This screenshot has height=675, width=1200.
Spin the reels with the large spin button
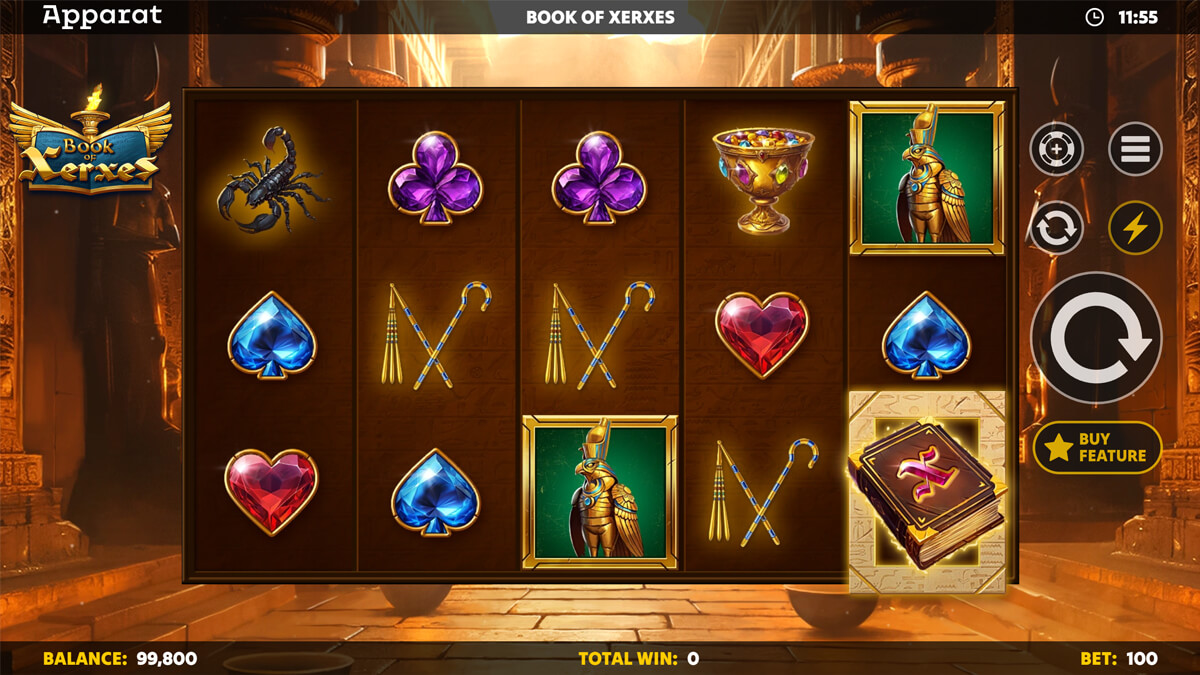(1095, 337)
